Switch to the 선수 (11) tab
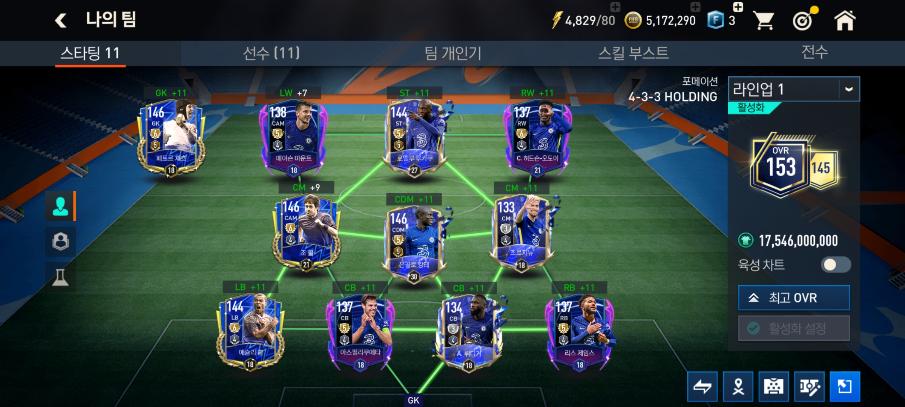Image resolution: width=905 pixels, height=407 pixels. click(x=271, y=53)
